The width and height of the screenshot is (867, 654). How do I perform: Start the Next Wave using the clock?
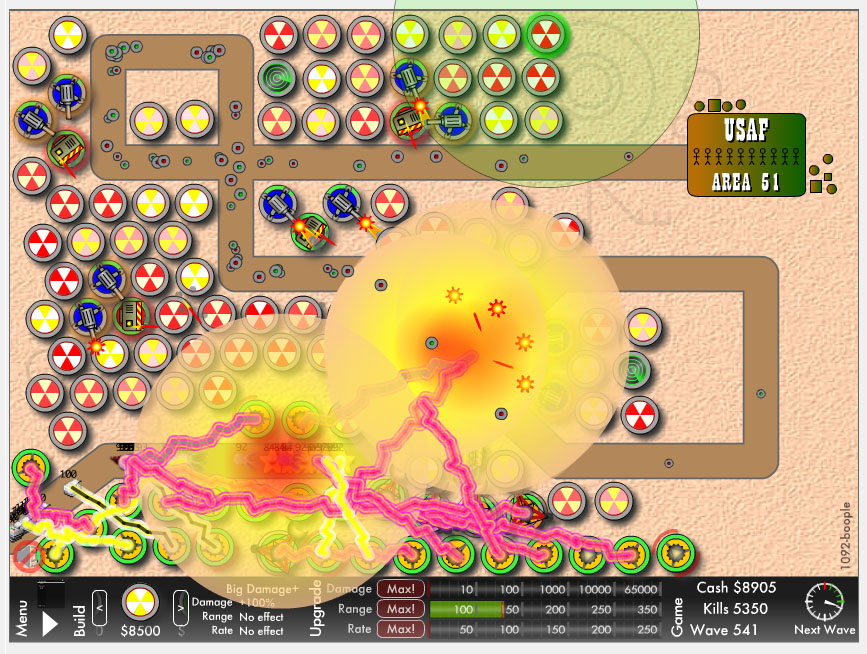pyautogui.click(x=825, y=602)
